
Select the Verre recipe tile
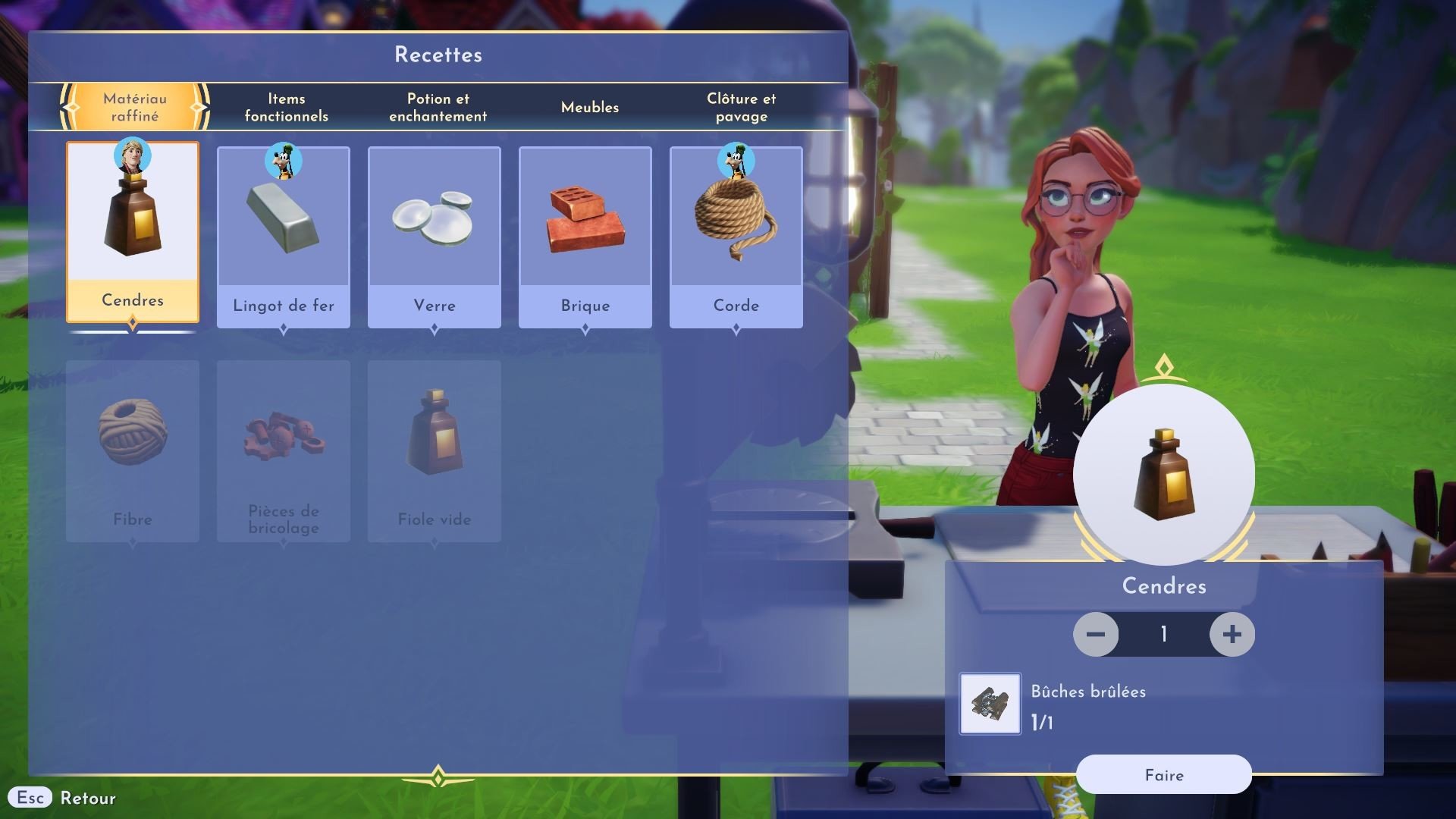coord(435,237)
